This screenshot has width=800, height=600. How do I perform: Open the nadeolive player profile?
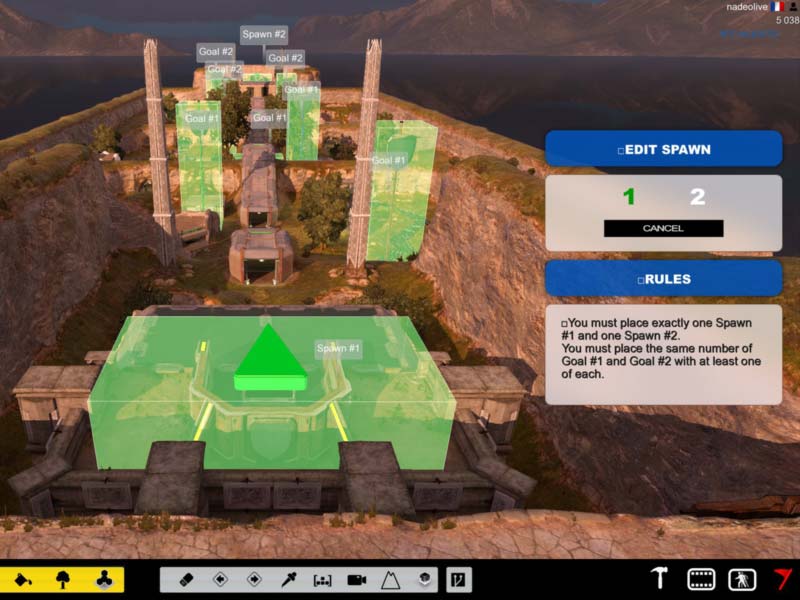coord(746,6)
